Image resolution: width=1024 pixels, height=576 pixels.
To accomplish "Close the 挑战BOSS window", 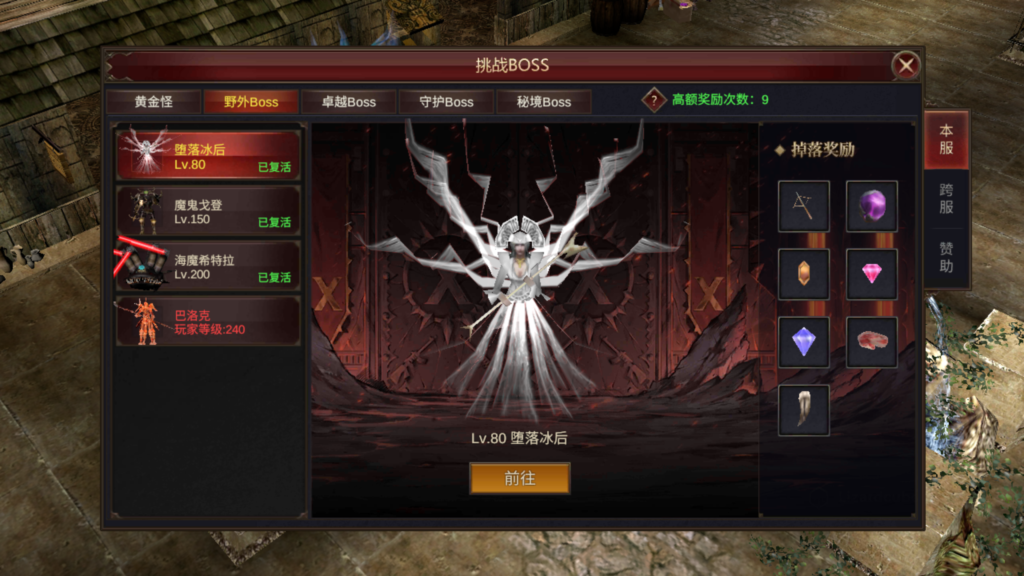I will click(906, 66).
